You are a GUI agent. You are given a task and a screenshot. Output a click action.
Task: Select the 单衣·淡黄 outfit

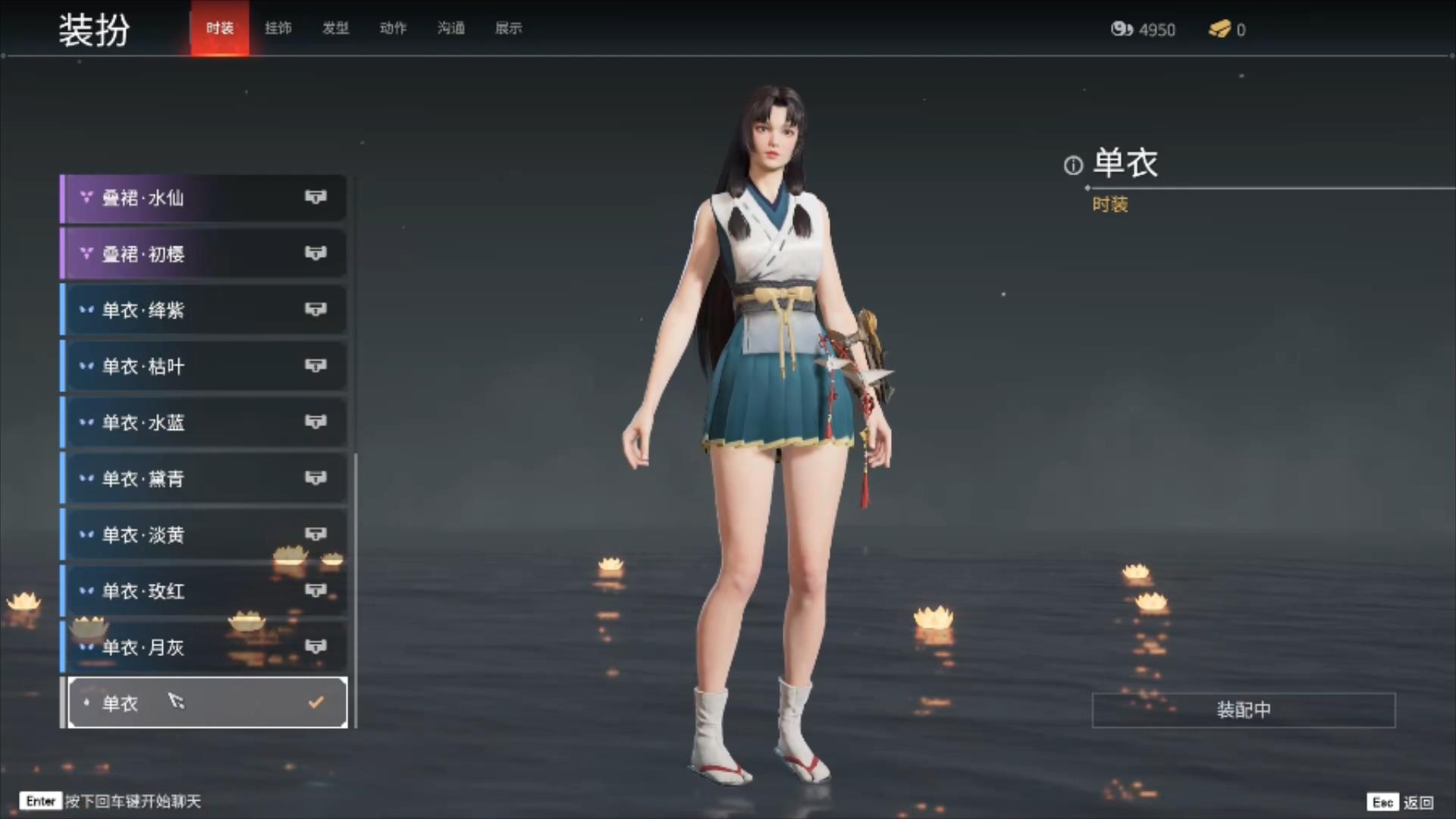[x=203, y=535]
